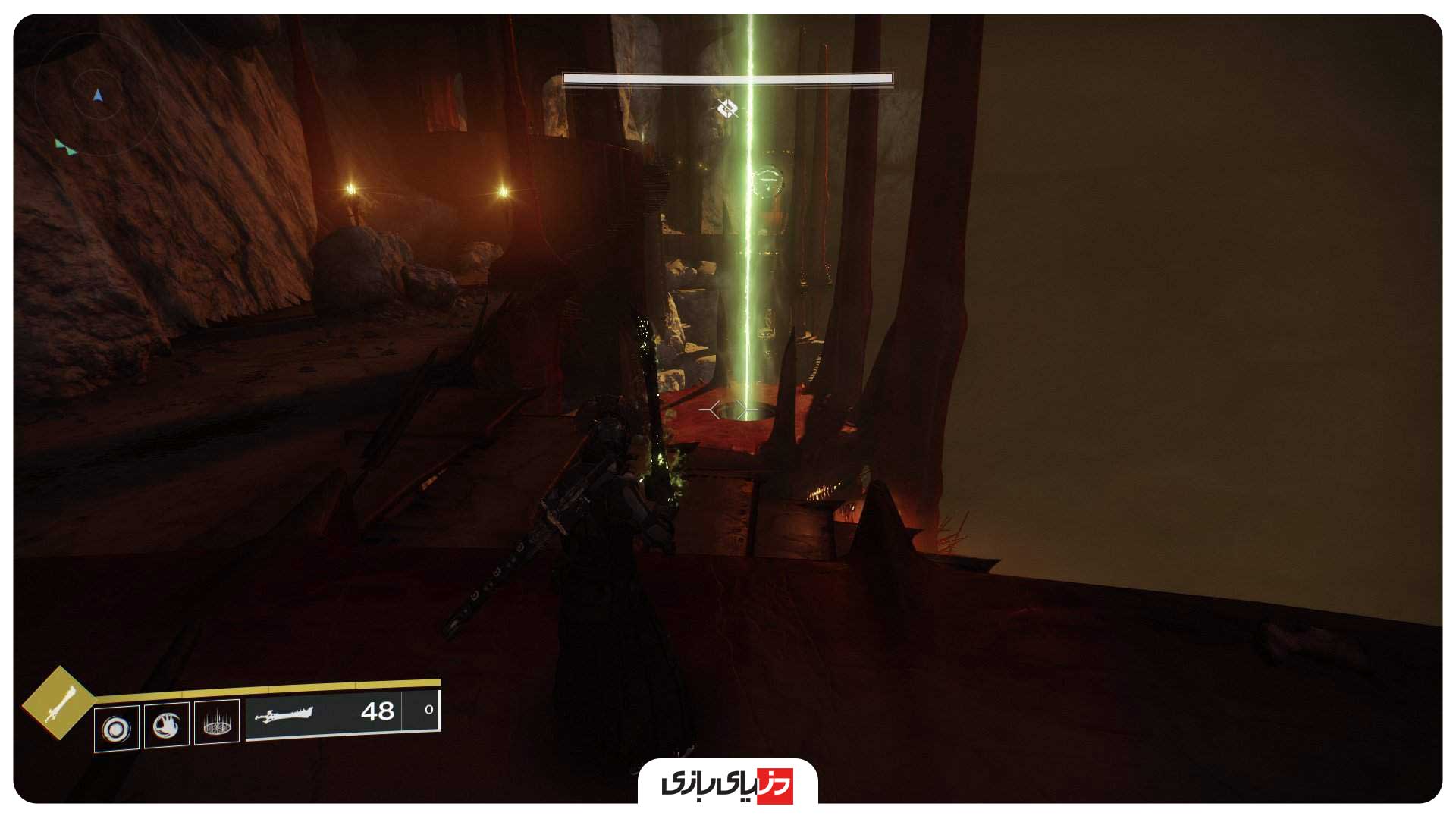This screenshot has width=1456, height=819.
Task: Click the red logo square in the watermark
Action: [775, 786]
